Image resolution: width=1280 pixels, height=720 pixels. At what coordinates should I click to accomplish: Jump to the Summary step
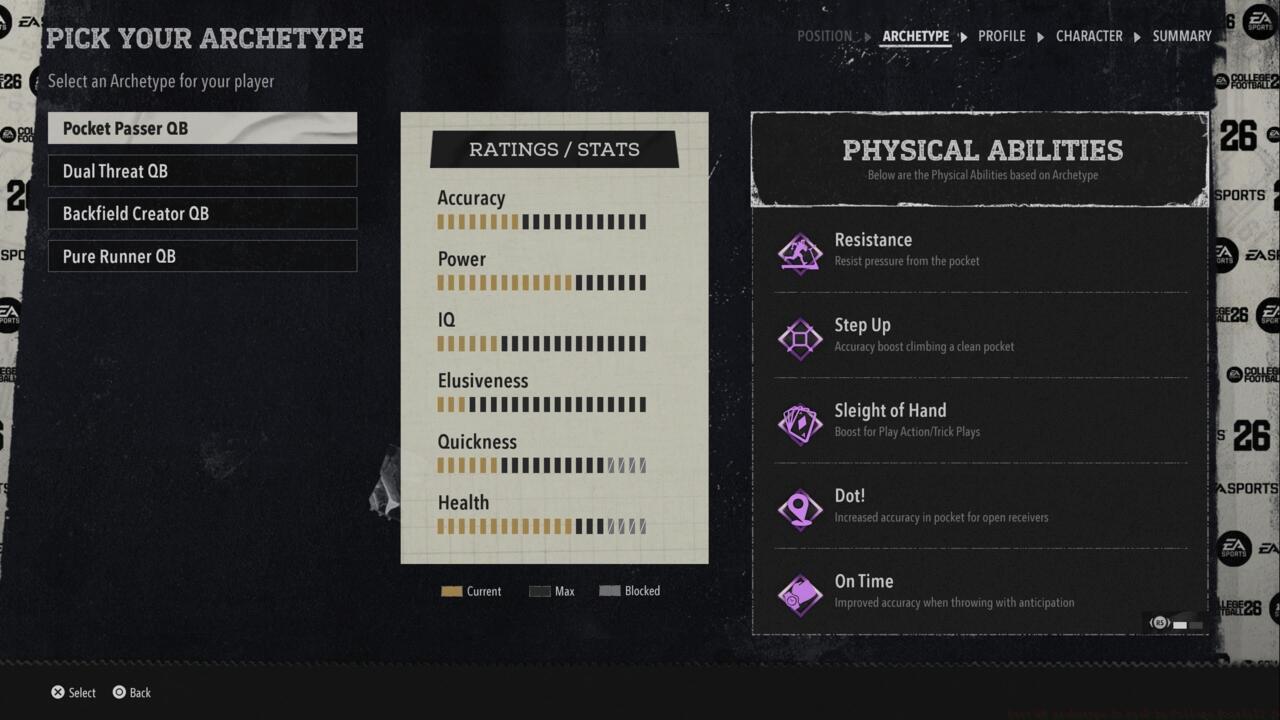coord(1181,36)
